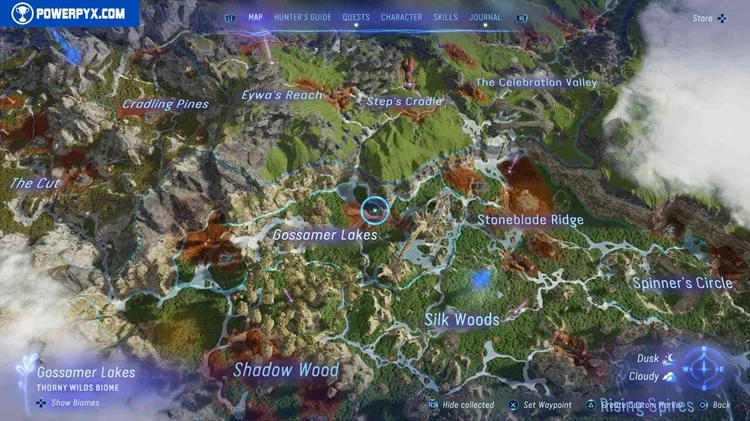Toggle Hide collected on the map
The width and height of the screenshot is (750, 421).
tap(461, 405)
